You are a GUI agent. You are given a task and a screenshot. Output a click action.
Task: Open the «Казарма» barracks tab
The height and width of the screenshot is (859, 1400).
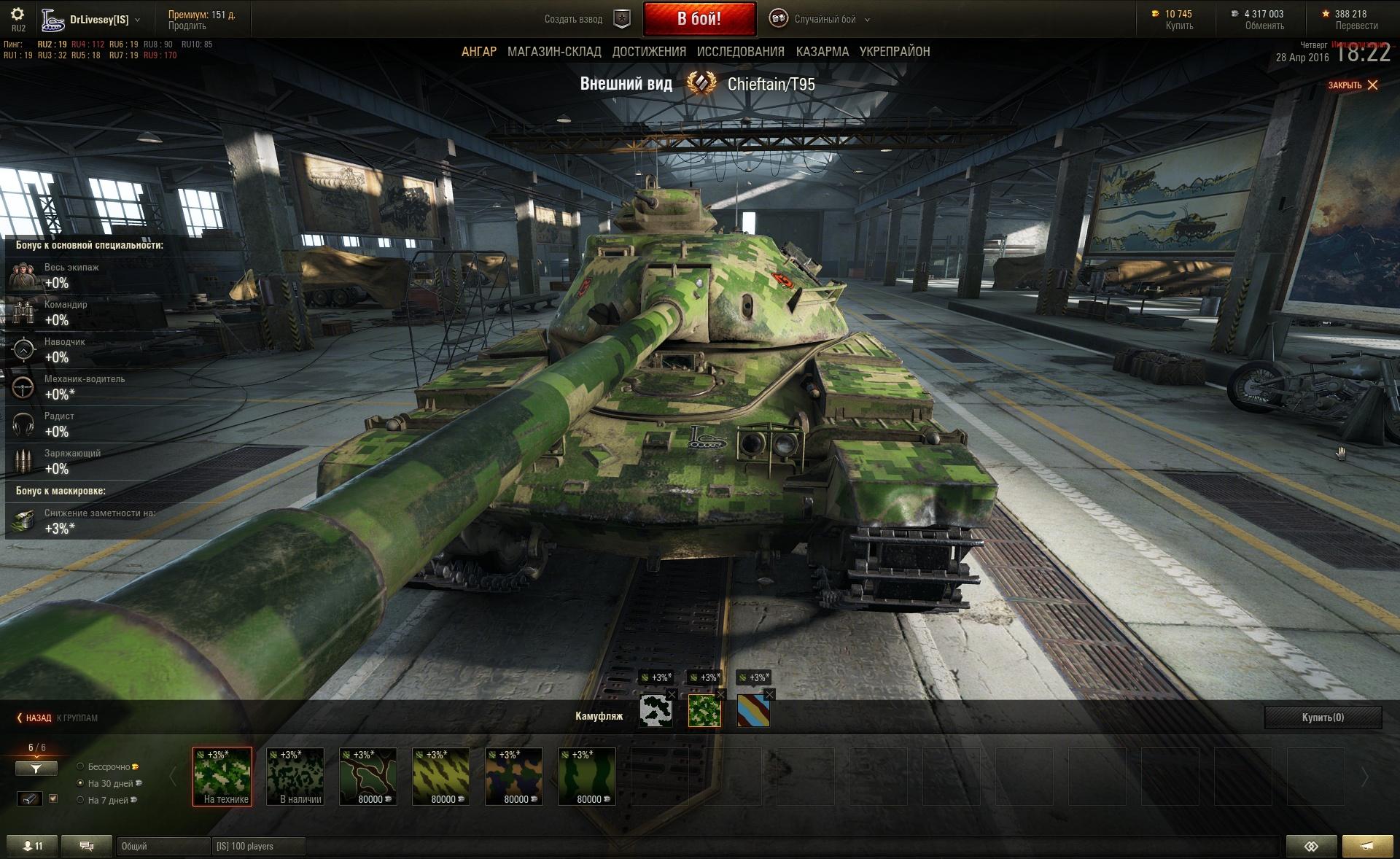(822, 52)
